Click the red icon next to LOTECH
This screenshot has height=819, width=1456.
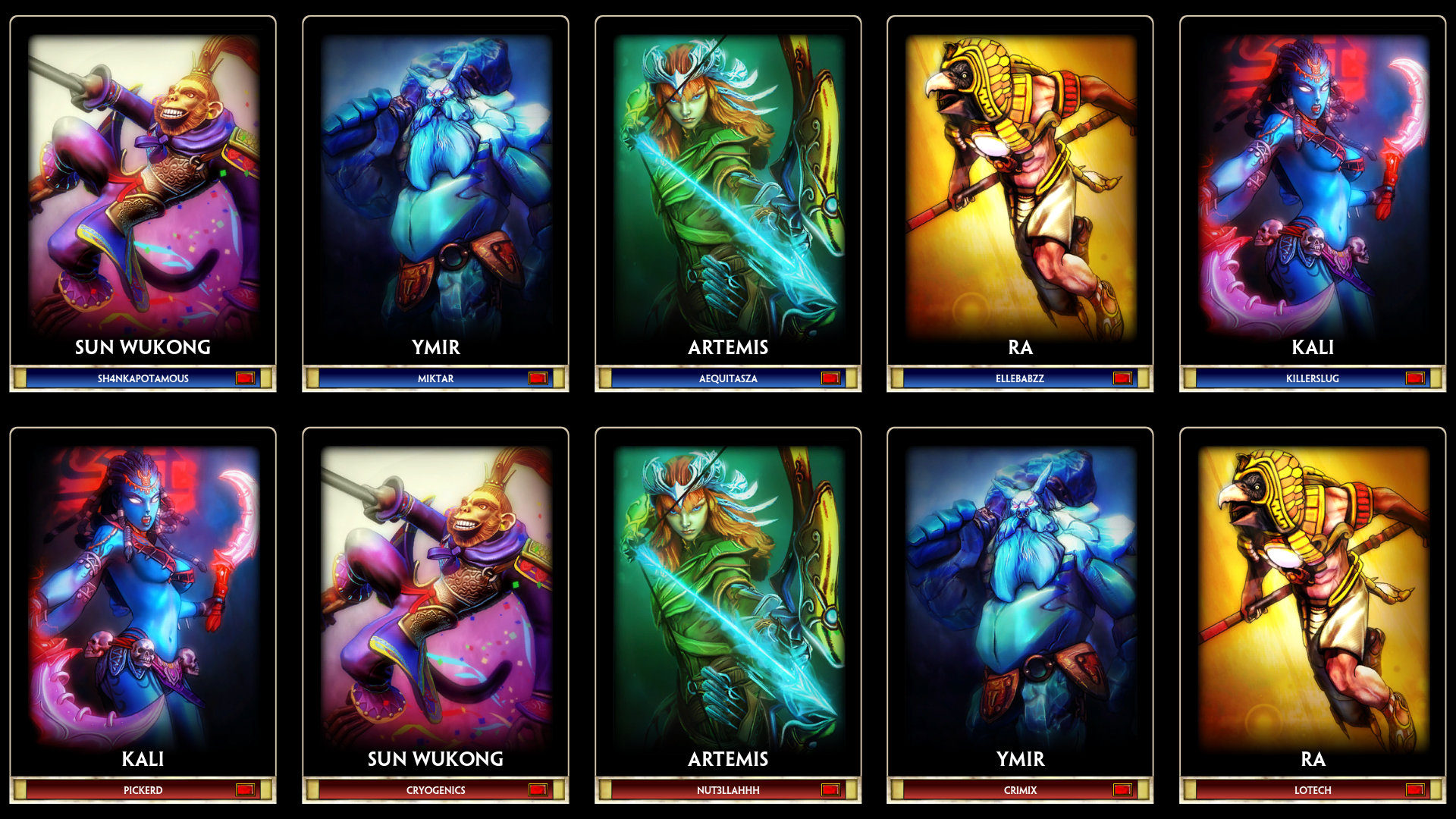(x=1414, y=790)
